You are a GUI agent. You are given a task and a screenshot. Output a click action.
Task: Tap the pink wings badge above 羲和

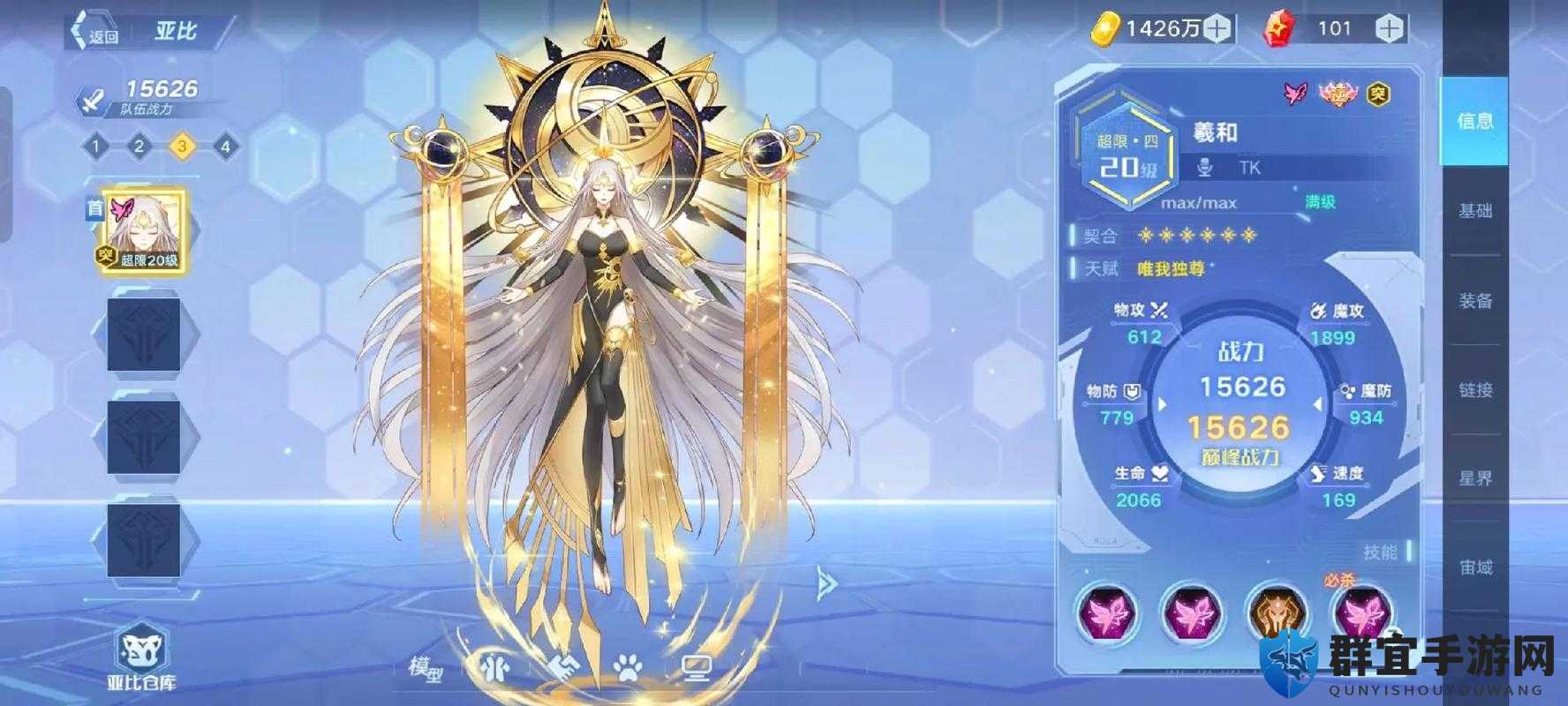(1293, 90)
